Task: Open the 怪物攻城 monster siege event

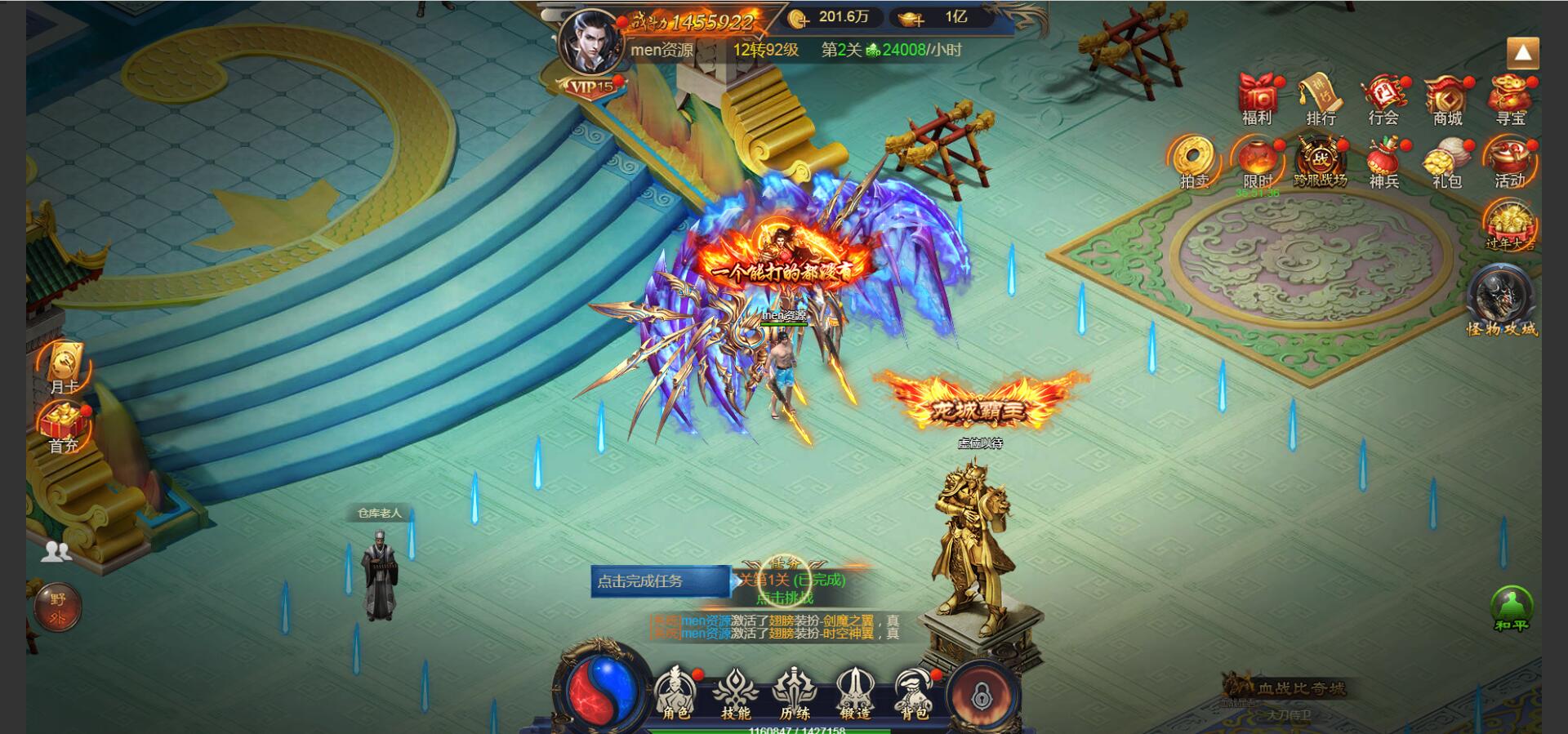Action: coord(1502,302)
